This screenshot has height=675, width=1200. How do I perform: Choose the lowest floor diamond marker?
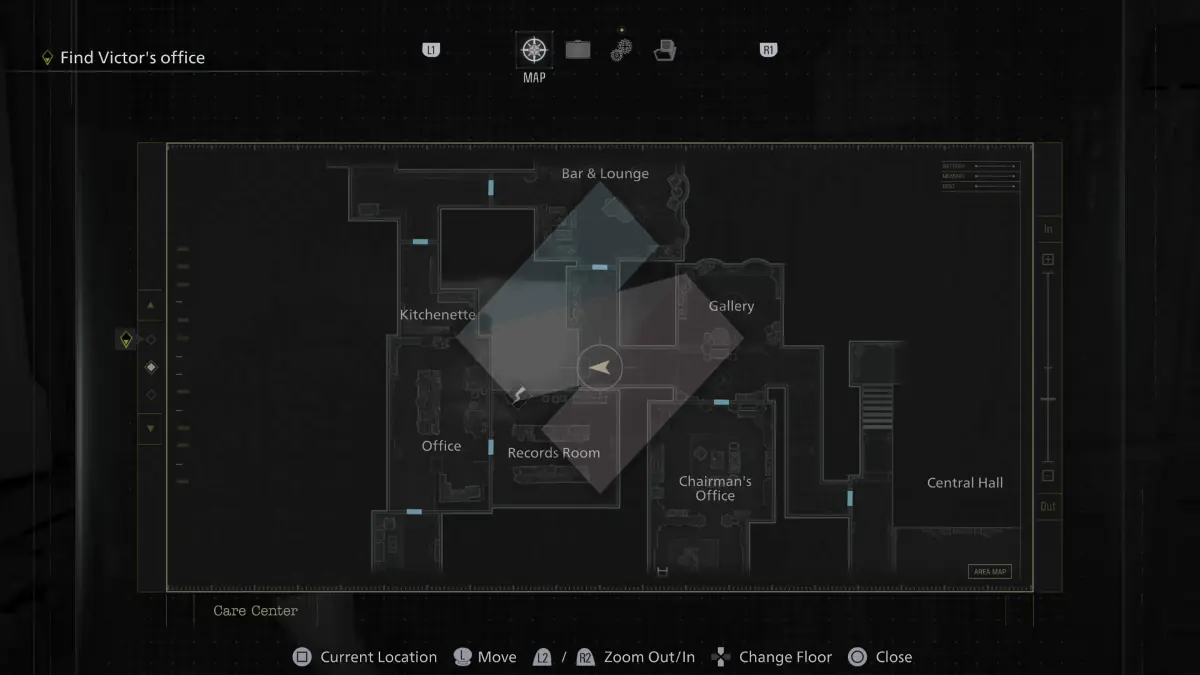[x=151, y=395]
